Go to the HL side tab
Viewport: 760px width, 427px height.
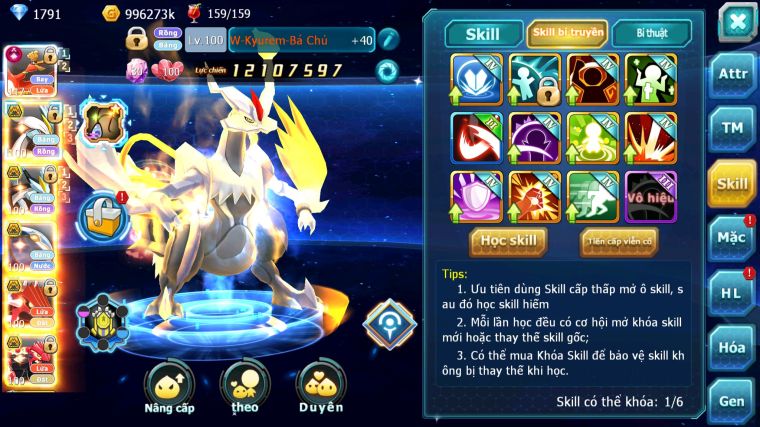733,292
